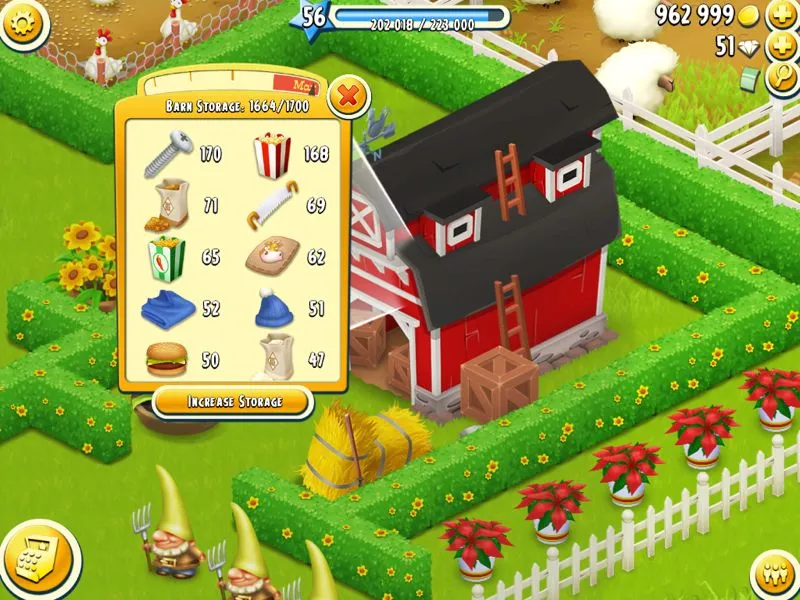Open the settings gear menu
Screen dimensions: 800x600
[24, 24]
